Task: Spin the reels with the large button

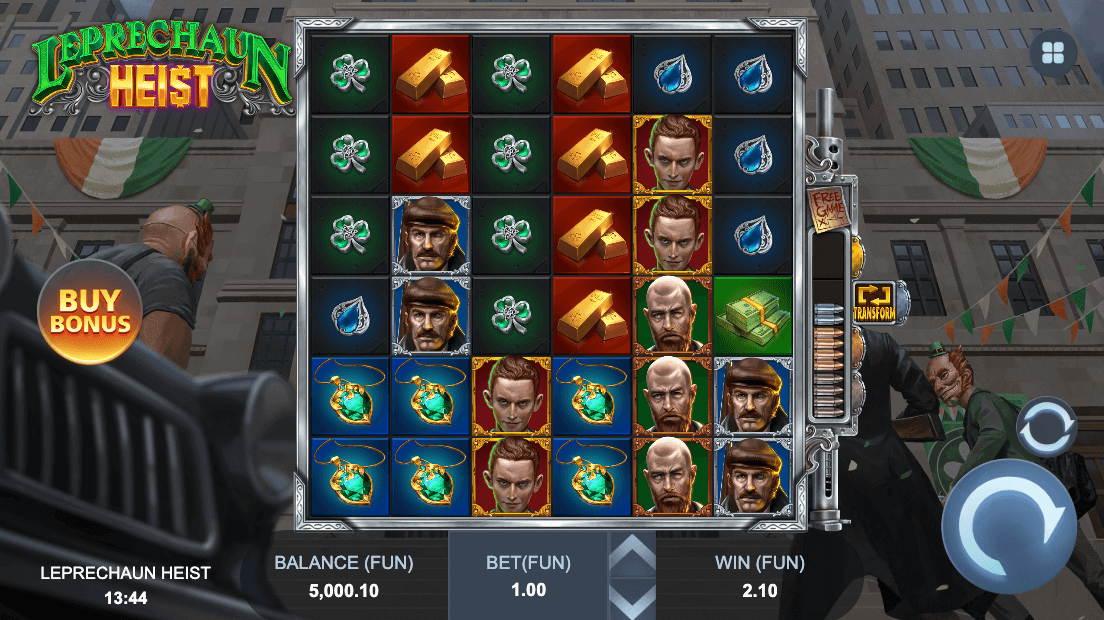Action: 1008,526
